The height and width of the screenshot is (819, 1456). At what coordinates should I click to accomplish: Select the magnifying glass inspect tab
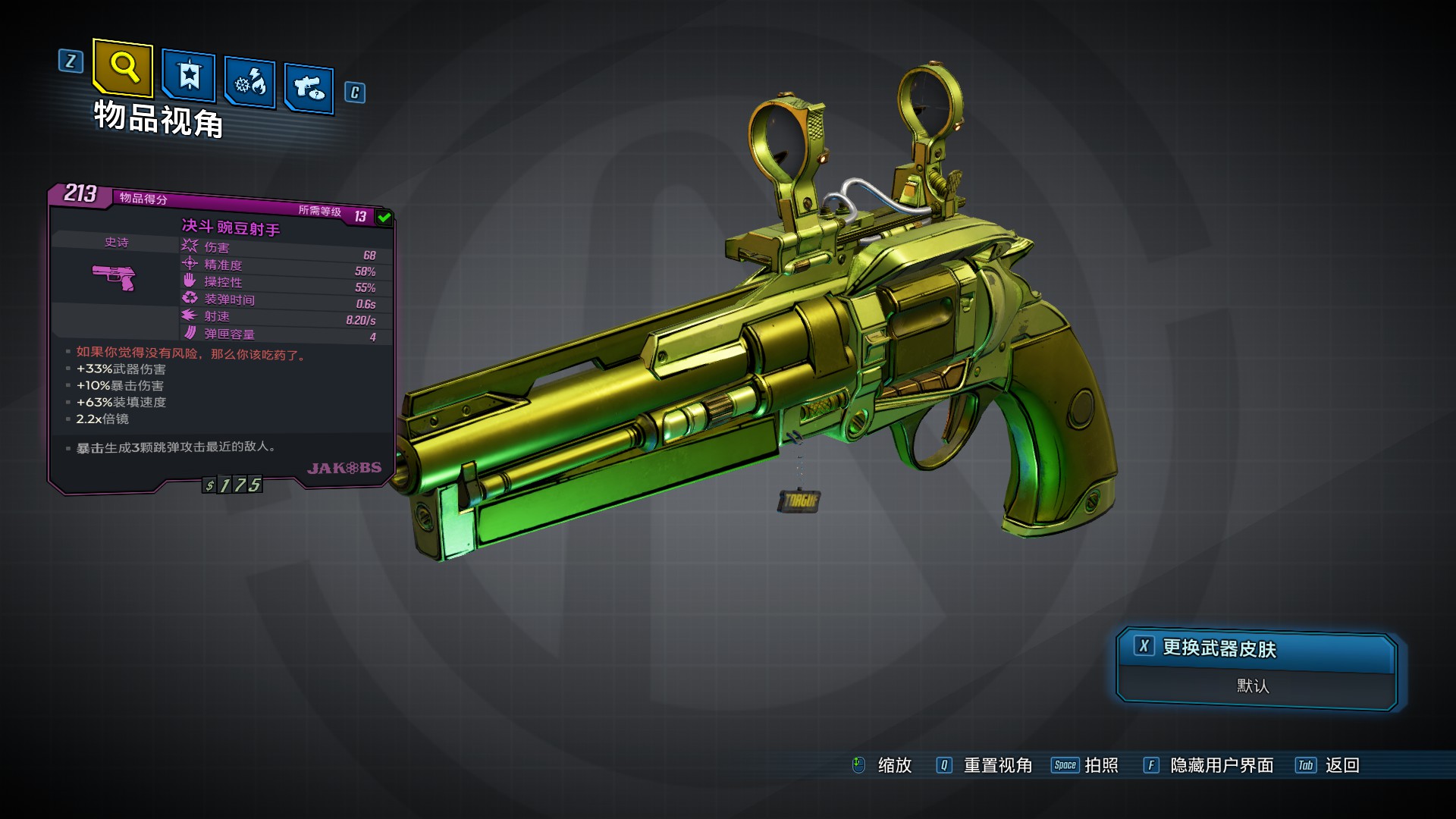pyautogui.click(x=123, y=68)
